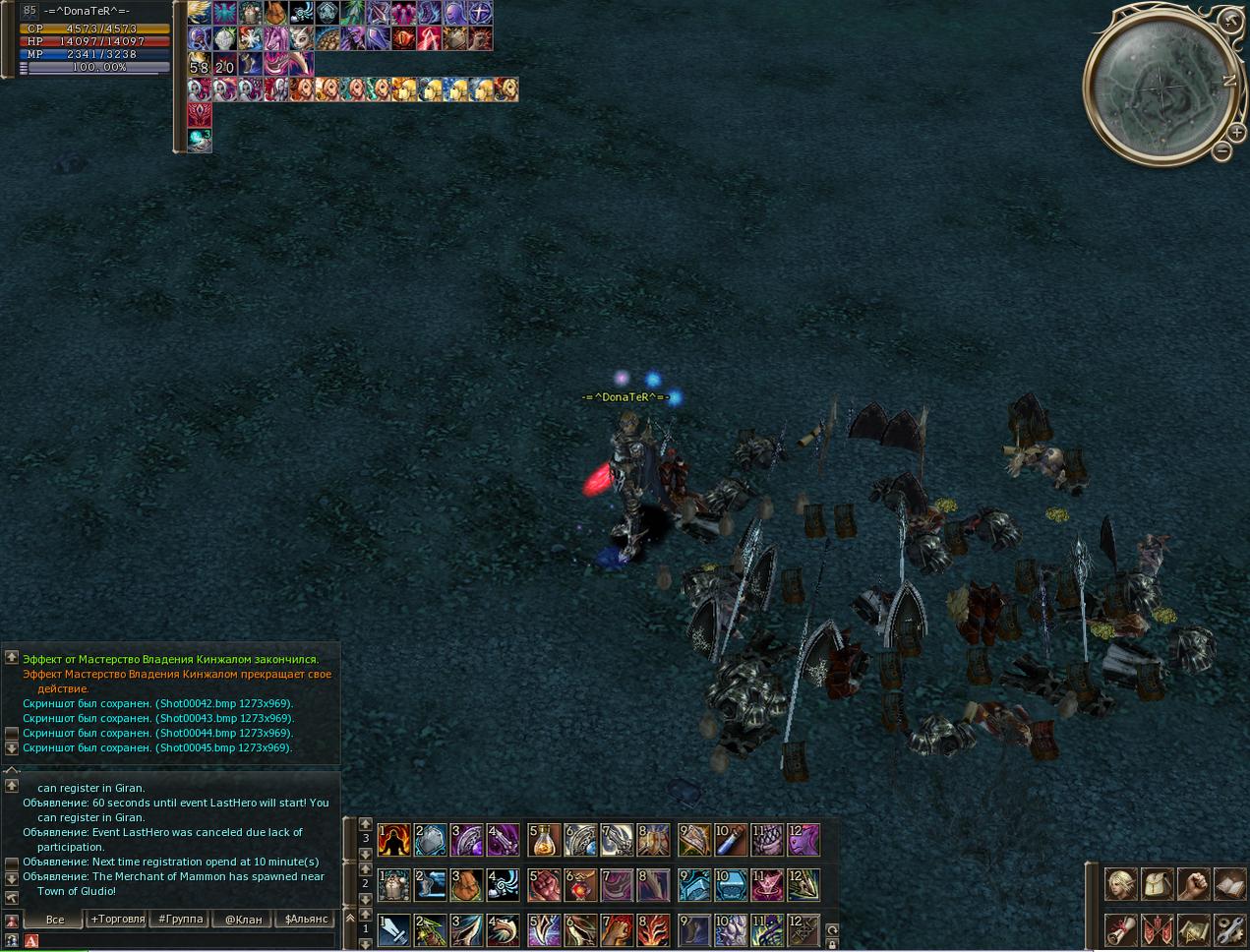Open the quest scroll icon
The height and width of the screenshot is (952, 1250).
pyautogui.click(x=1120, y=928)
